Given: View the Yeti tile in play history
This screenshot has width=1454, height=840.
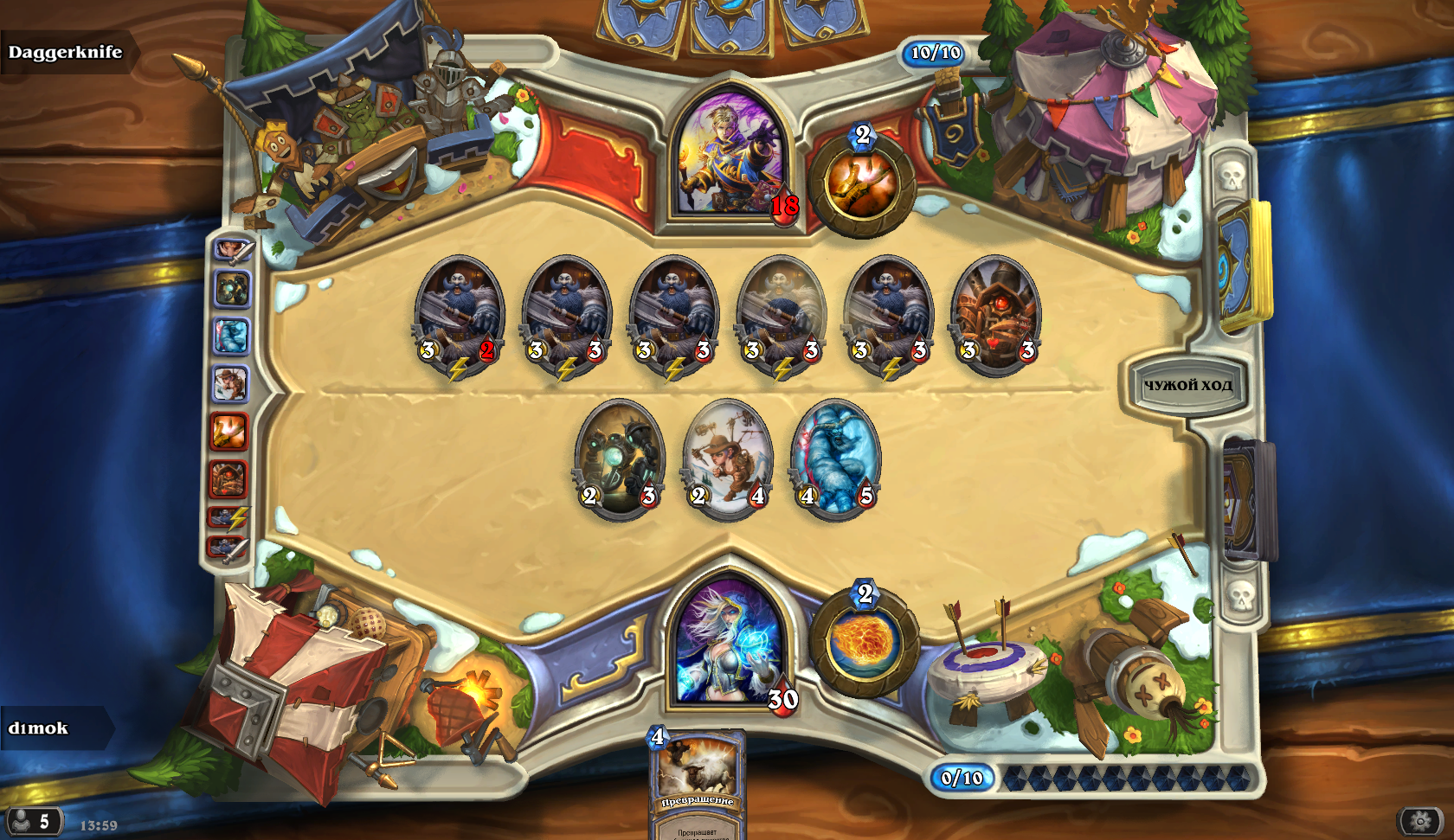Looking at the screenshot, I should click(x=231, y=336).
